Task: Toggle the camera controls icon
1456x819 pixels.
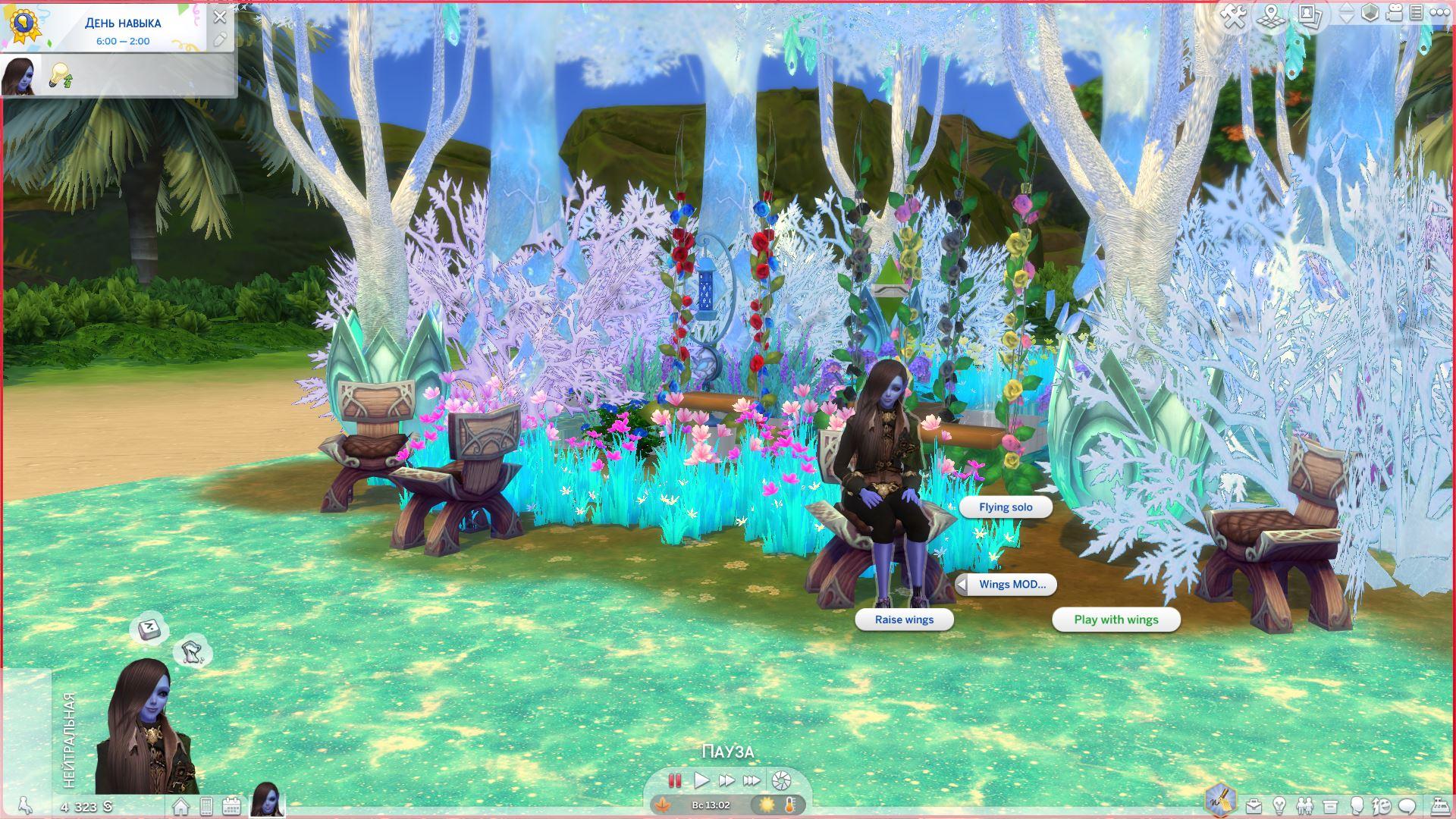Action: [x=1395, y=13]
